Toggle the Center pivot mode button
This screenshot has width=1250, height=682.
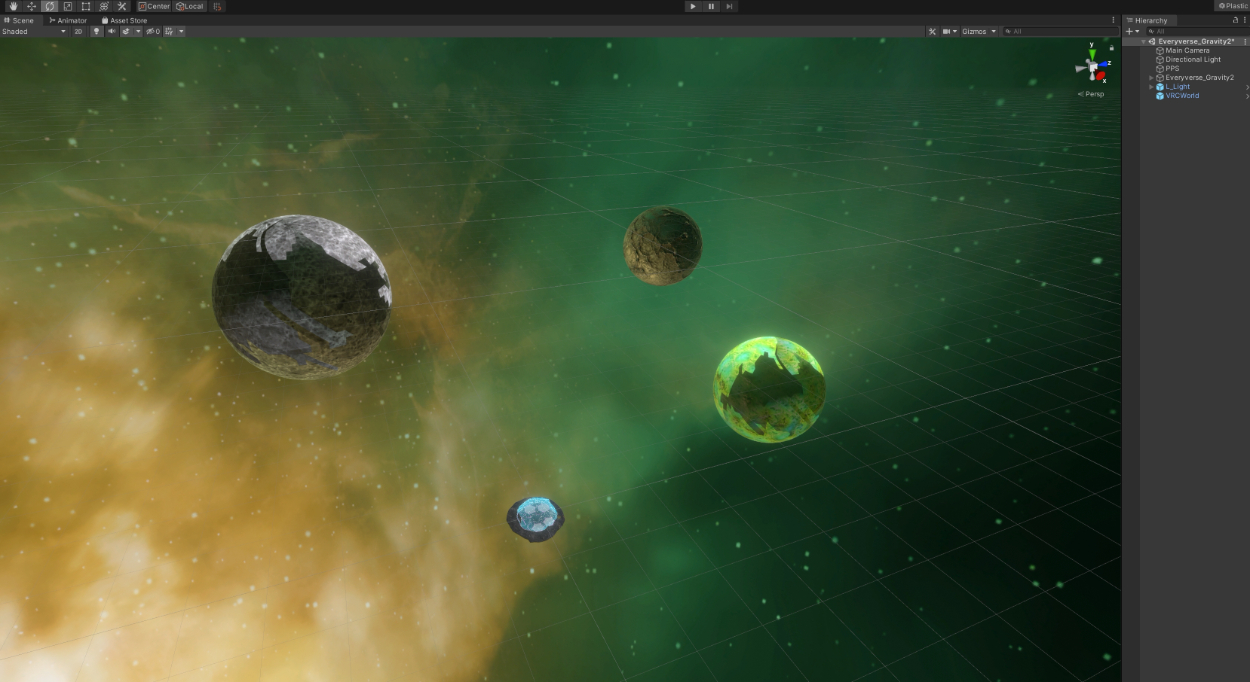154,6
